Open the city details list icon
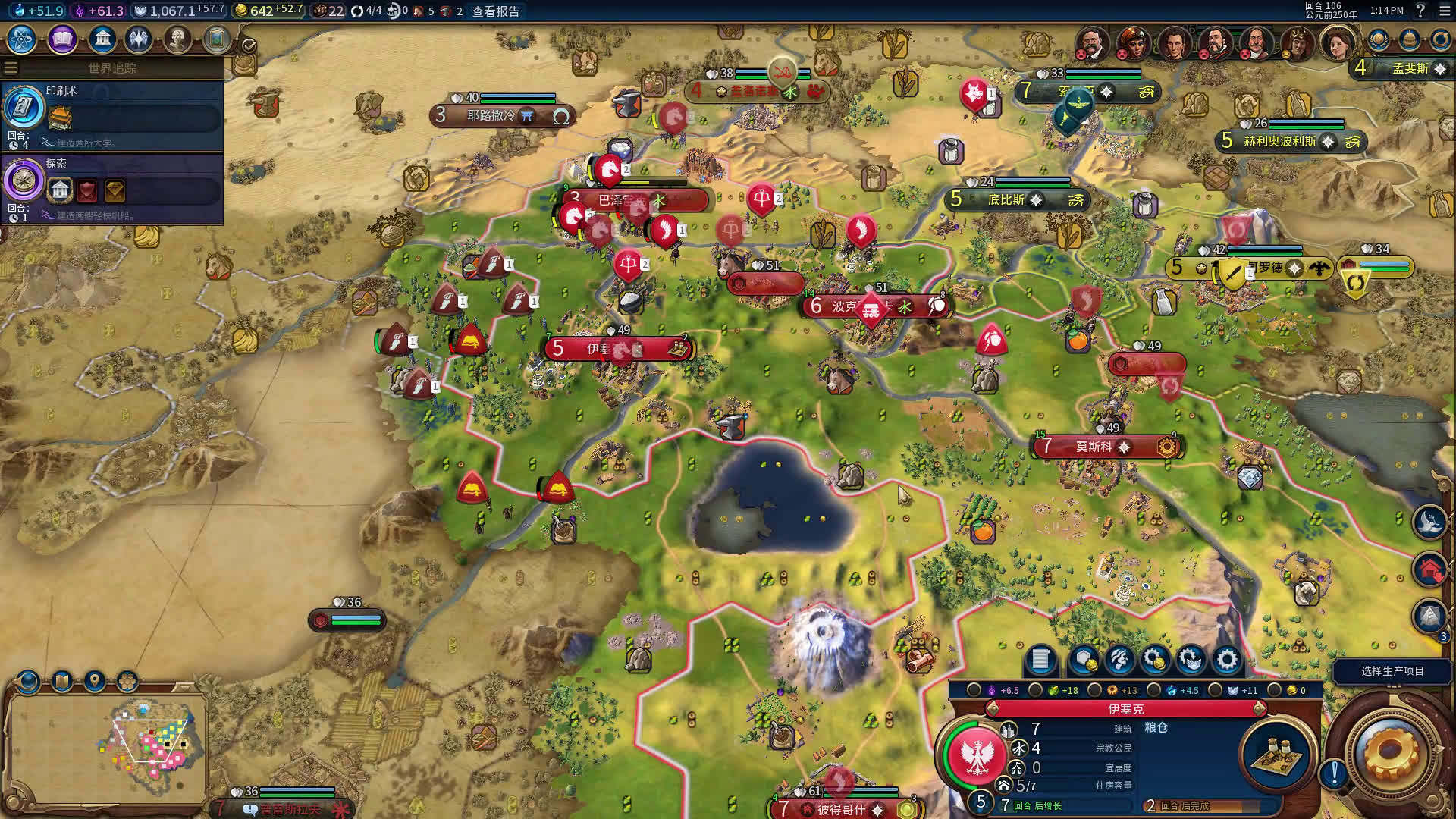The image size is (1456, 819). click(1040, 660)
